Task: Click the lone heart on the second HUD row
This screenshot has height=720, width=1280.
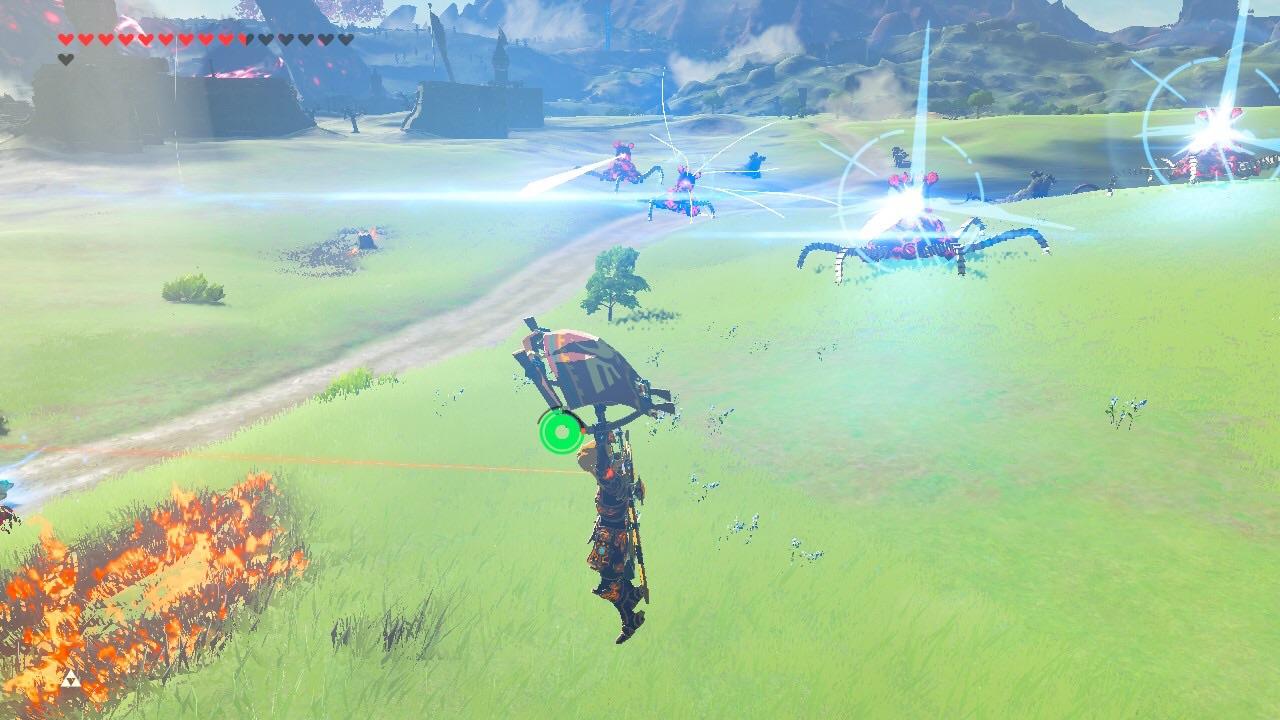Action: [x=65, y=56]
